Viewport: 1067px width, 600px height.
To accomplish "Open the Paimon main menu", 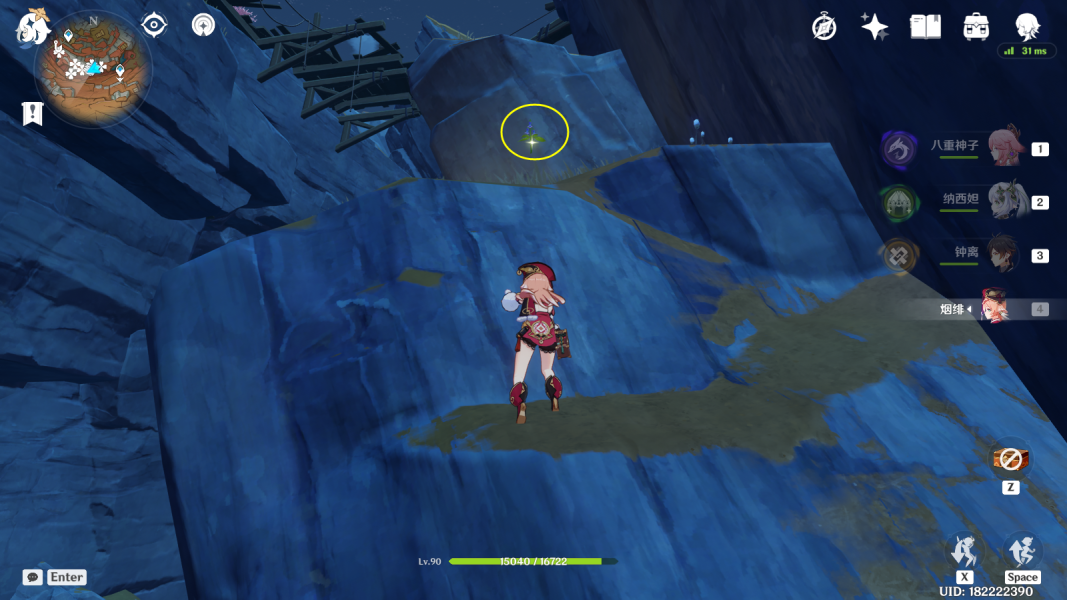I will click(x=32, y=27).
